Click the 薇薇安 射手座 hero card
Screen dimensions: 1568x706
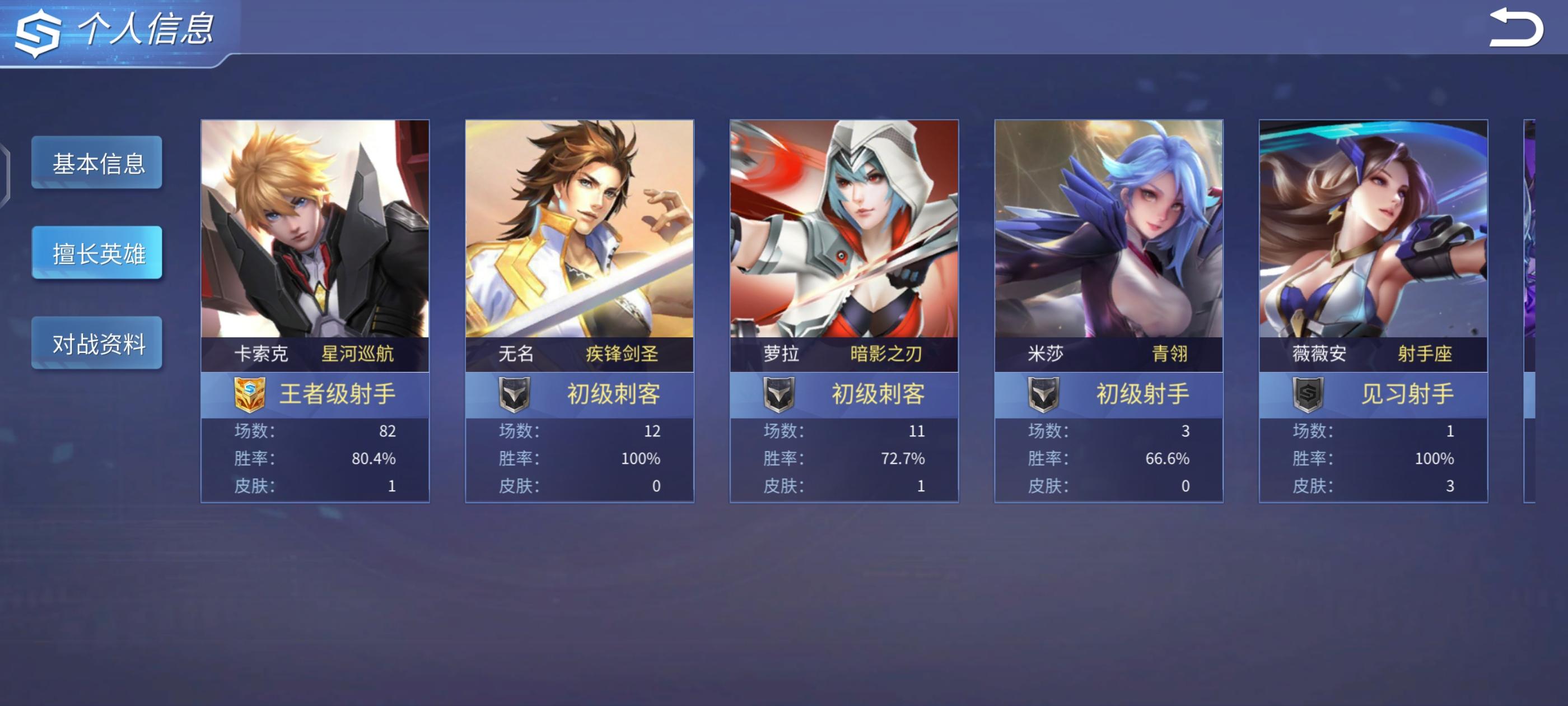(x=1373, y=310)
